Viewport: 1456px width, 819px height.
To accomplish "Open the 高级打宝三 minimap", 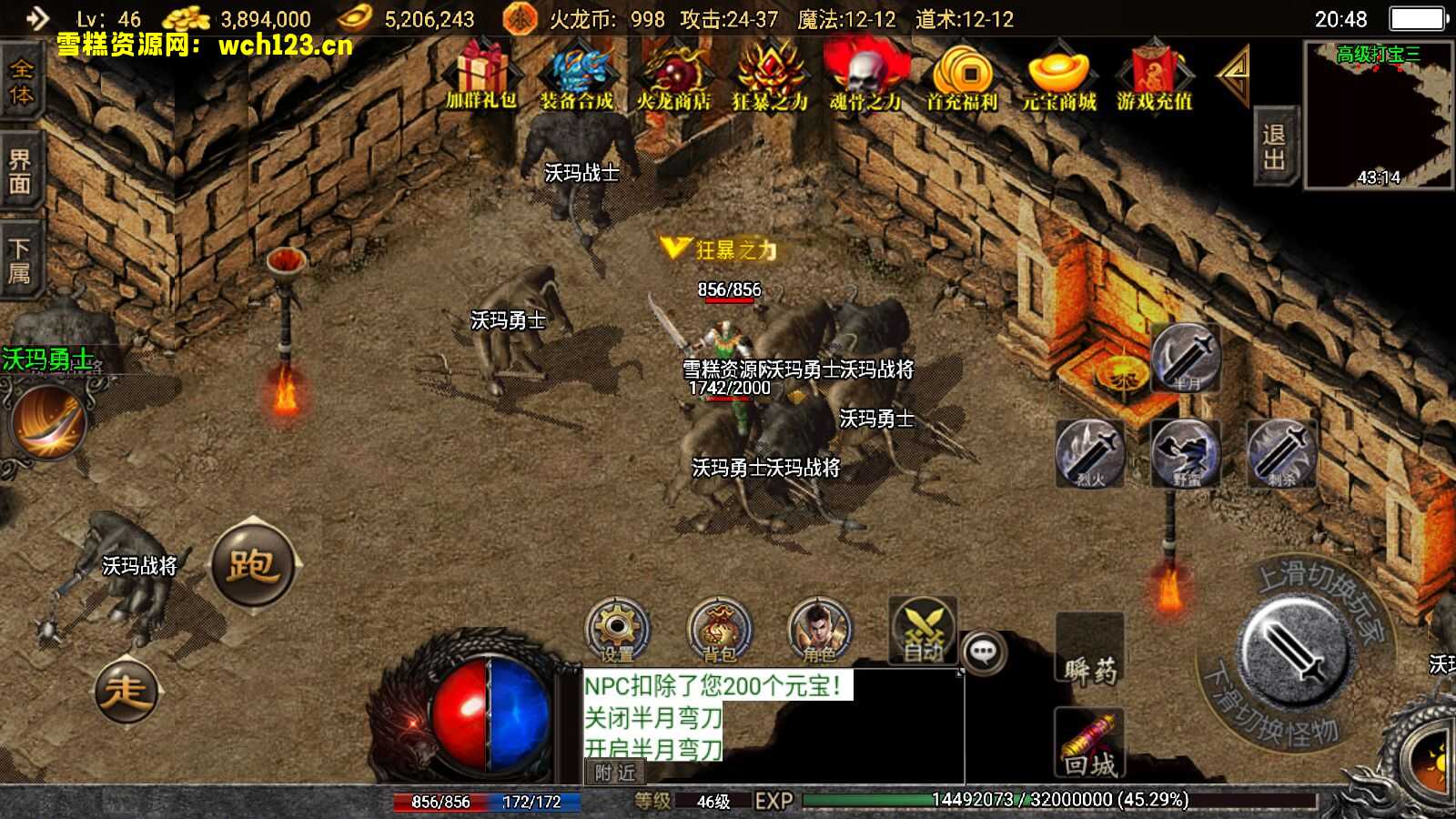I will [1378, 114].
